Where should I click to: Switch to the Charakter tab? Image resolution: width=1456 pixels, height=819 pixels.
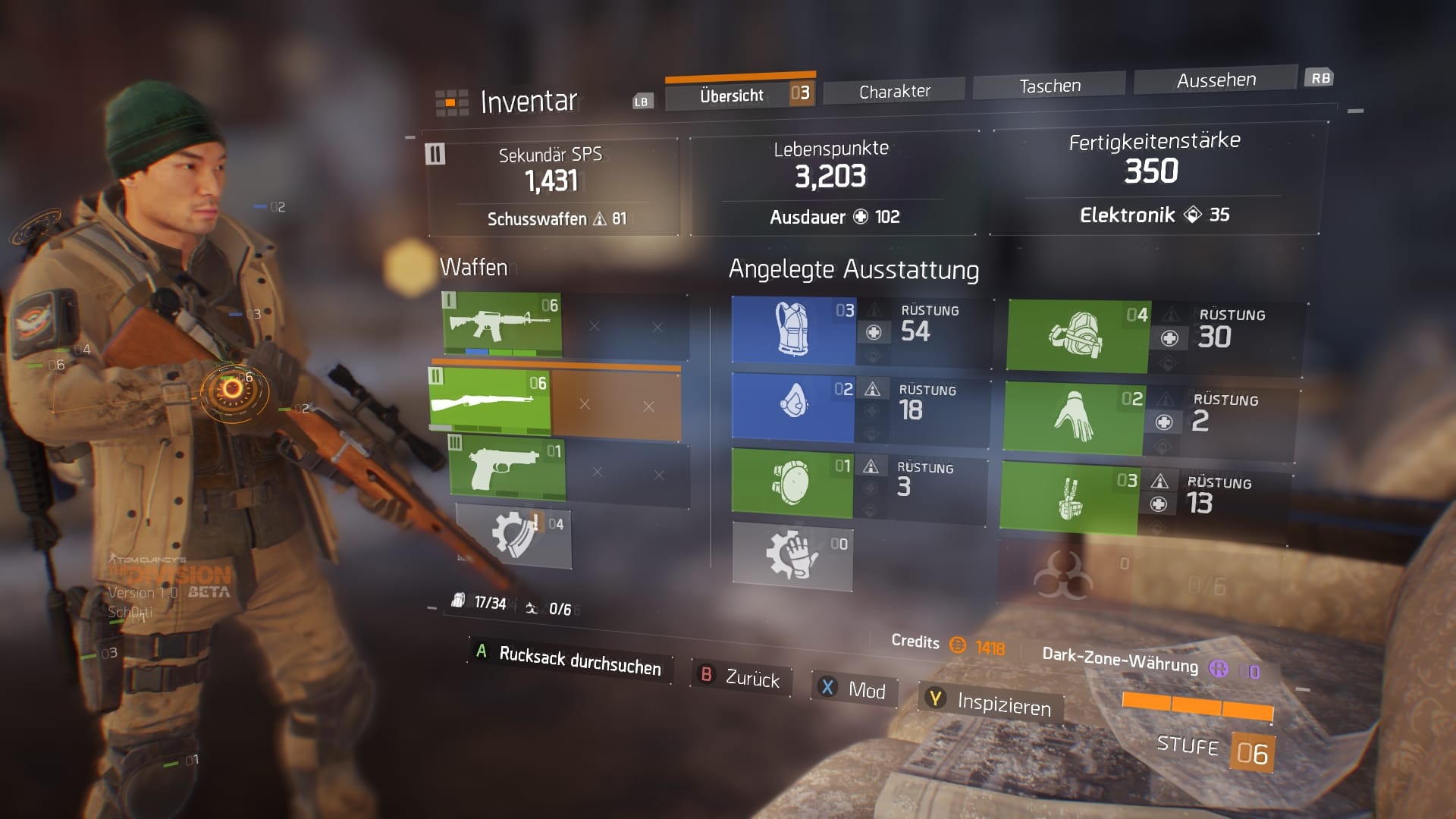click(x=893, y=89)
